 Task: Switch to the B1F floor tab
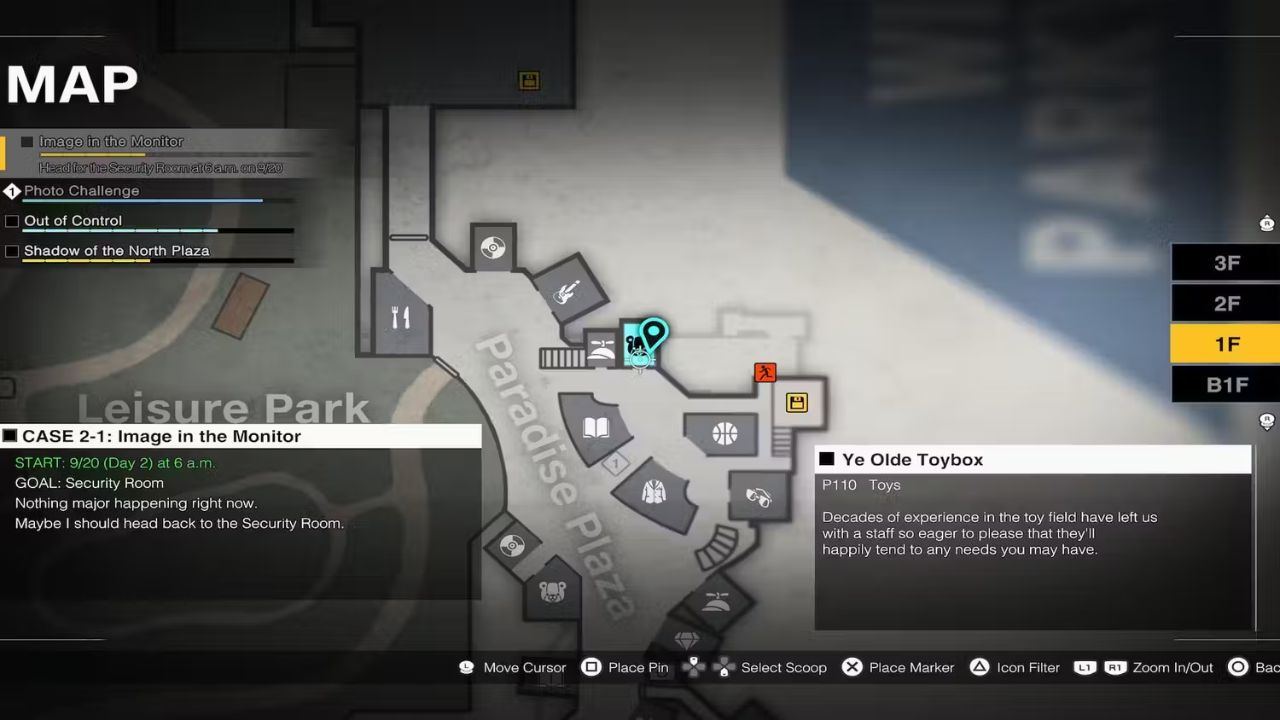pyautogui.click(x=1225, y=383)
